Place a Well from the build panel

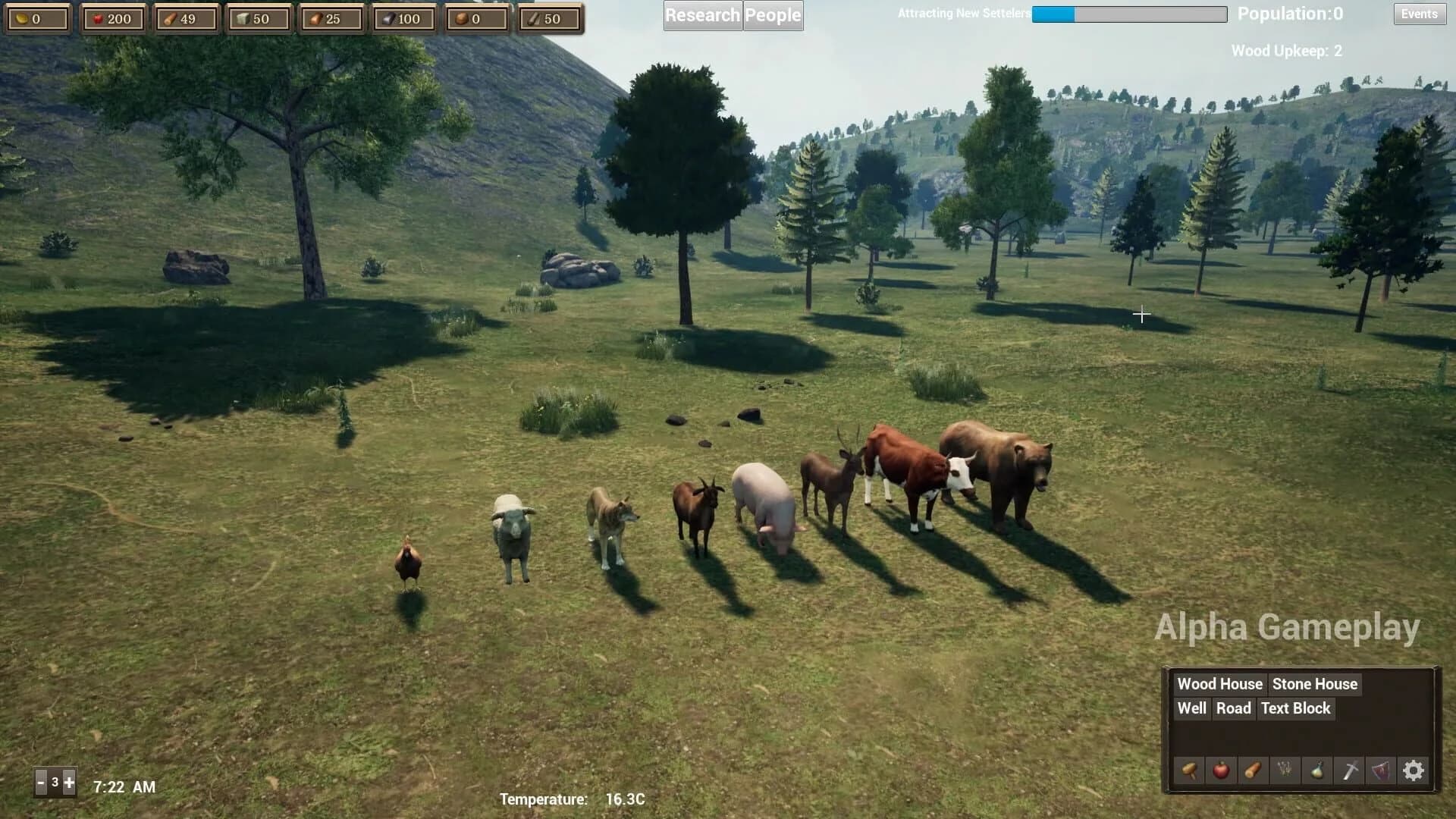pos(1191,708)
